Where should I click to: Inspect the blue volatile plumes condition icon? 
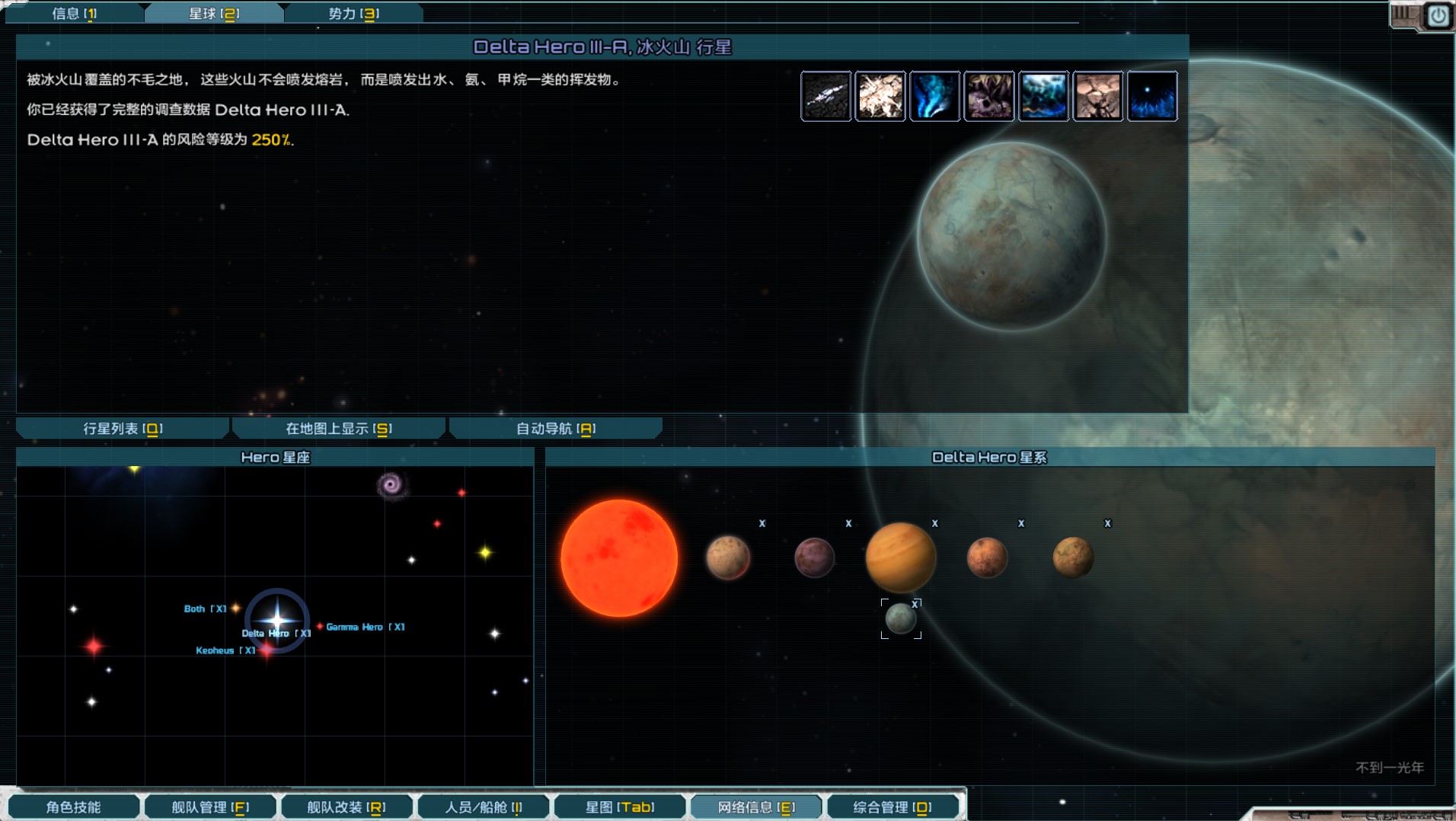(x=934, y=96)
